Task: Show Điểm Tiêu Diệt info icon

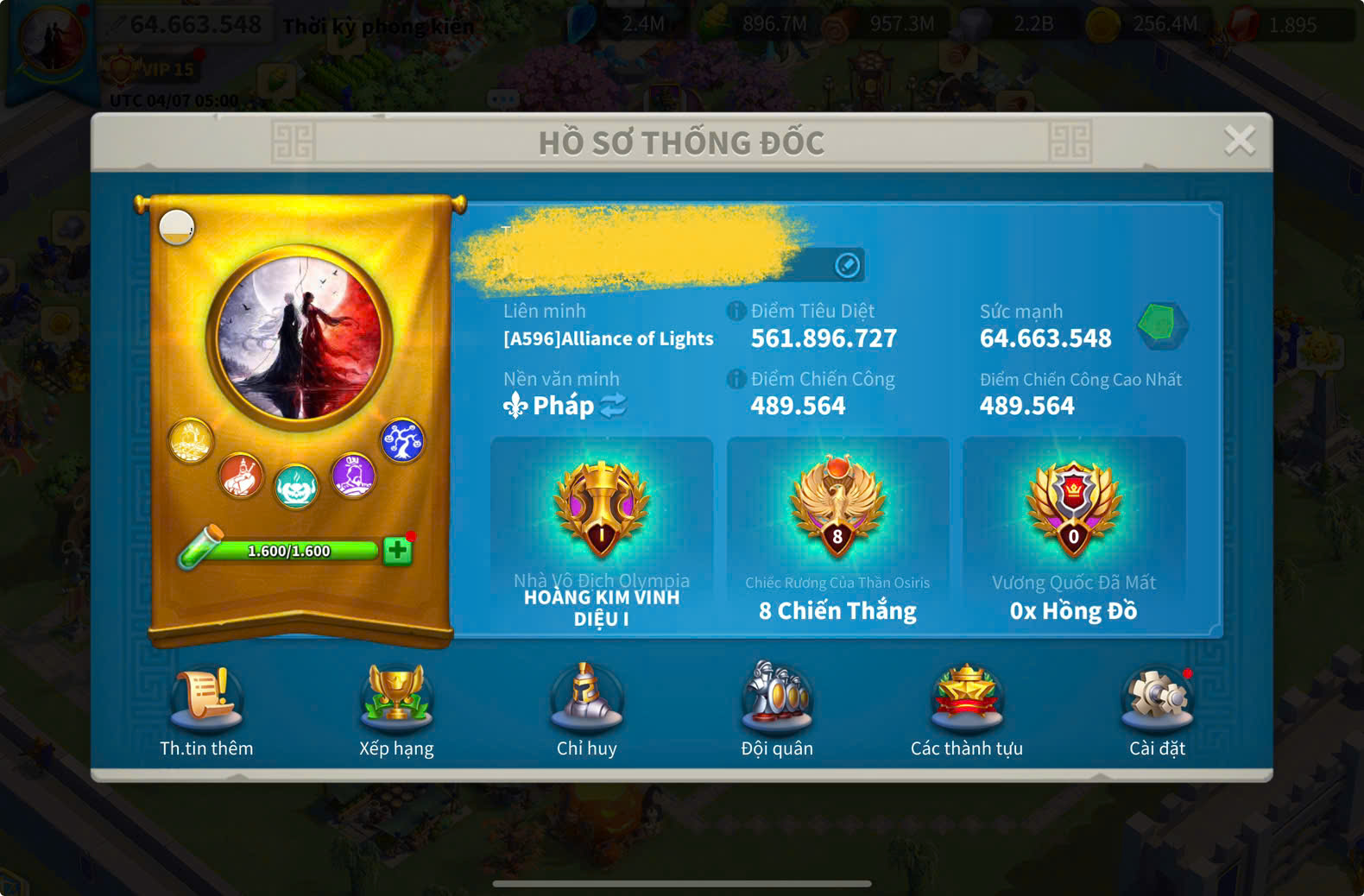Action: (736, 311)
